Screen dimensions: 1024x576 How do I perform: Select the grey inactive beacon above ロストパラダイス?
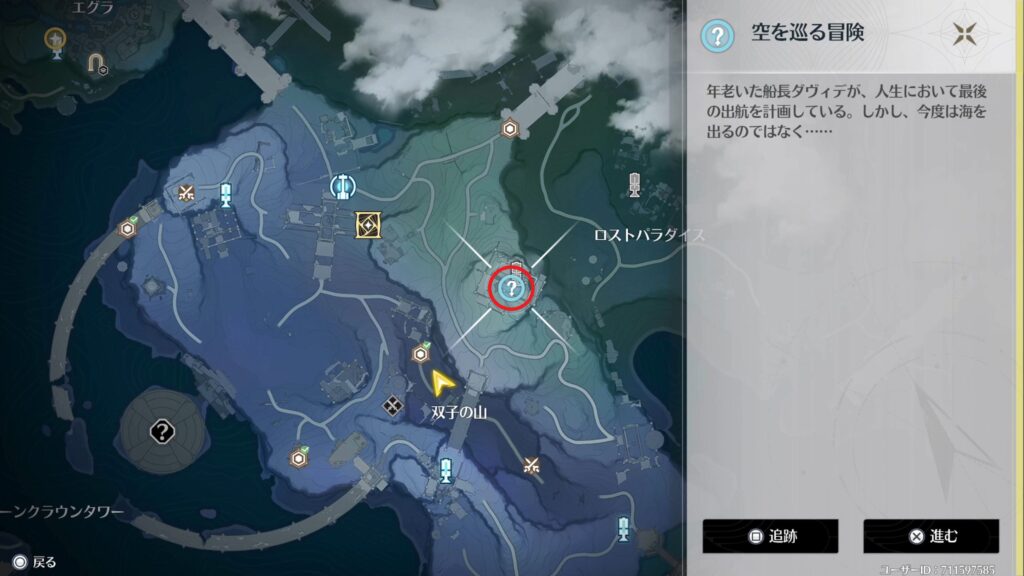click(634, 184)
